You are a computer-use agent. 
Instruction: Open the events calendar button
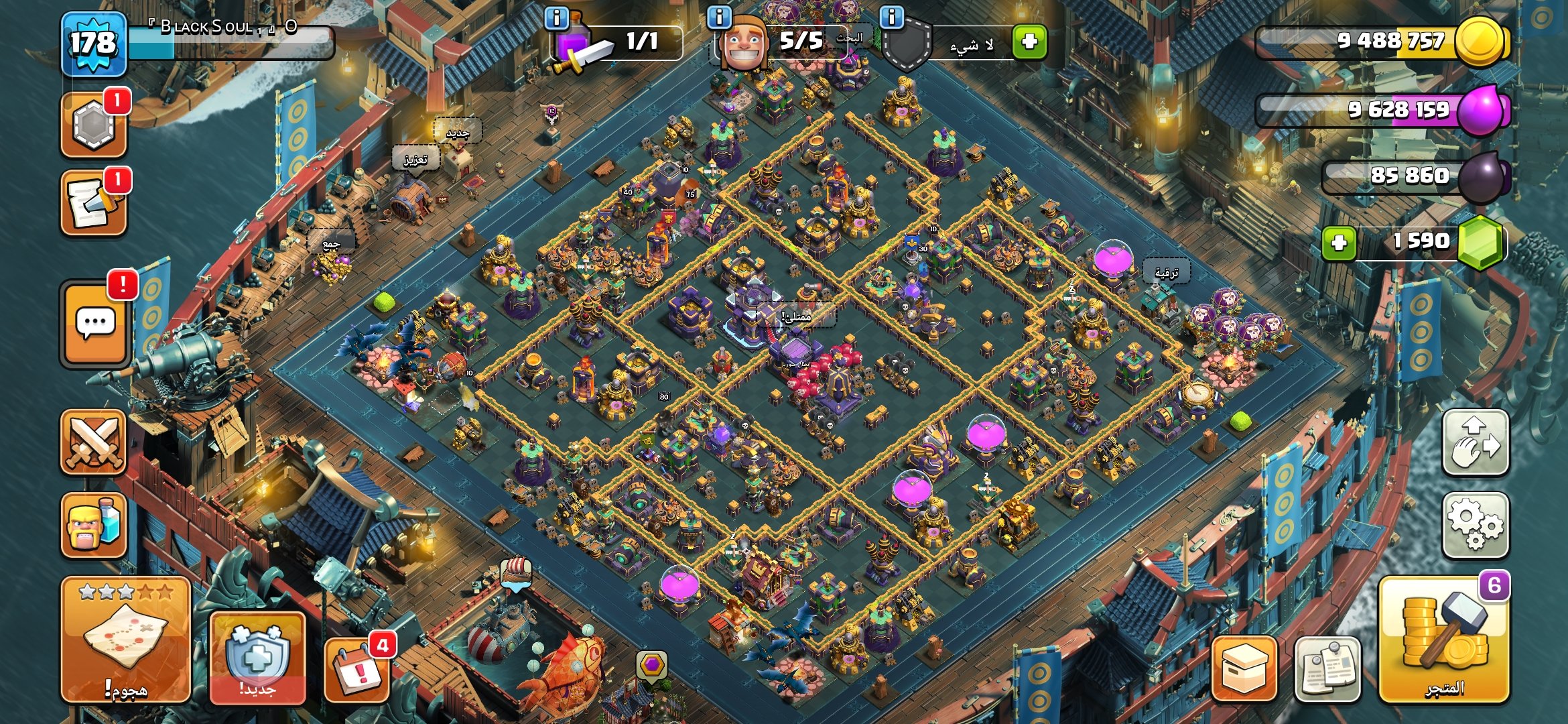(357, 669)
